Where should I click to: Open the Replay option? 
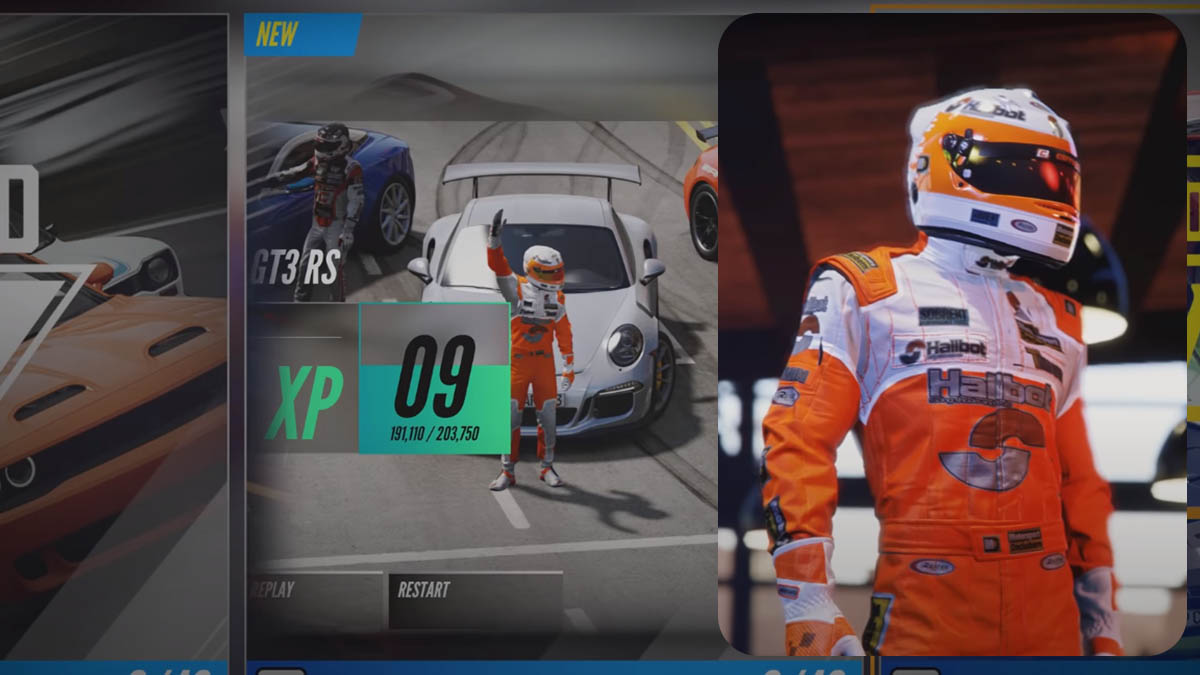[x=314, y=598]
